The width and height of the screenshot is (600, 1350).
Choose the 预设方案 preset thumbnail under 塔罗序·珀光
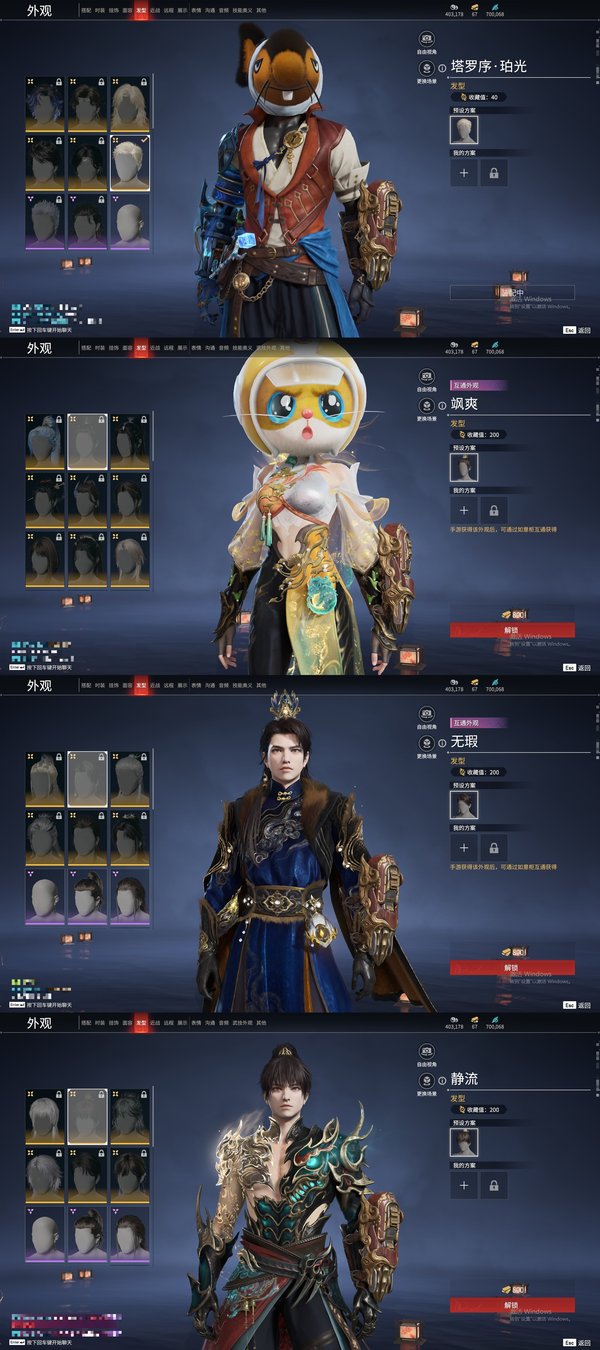tap(464, 130)
